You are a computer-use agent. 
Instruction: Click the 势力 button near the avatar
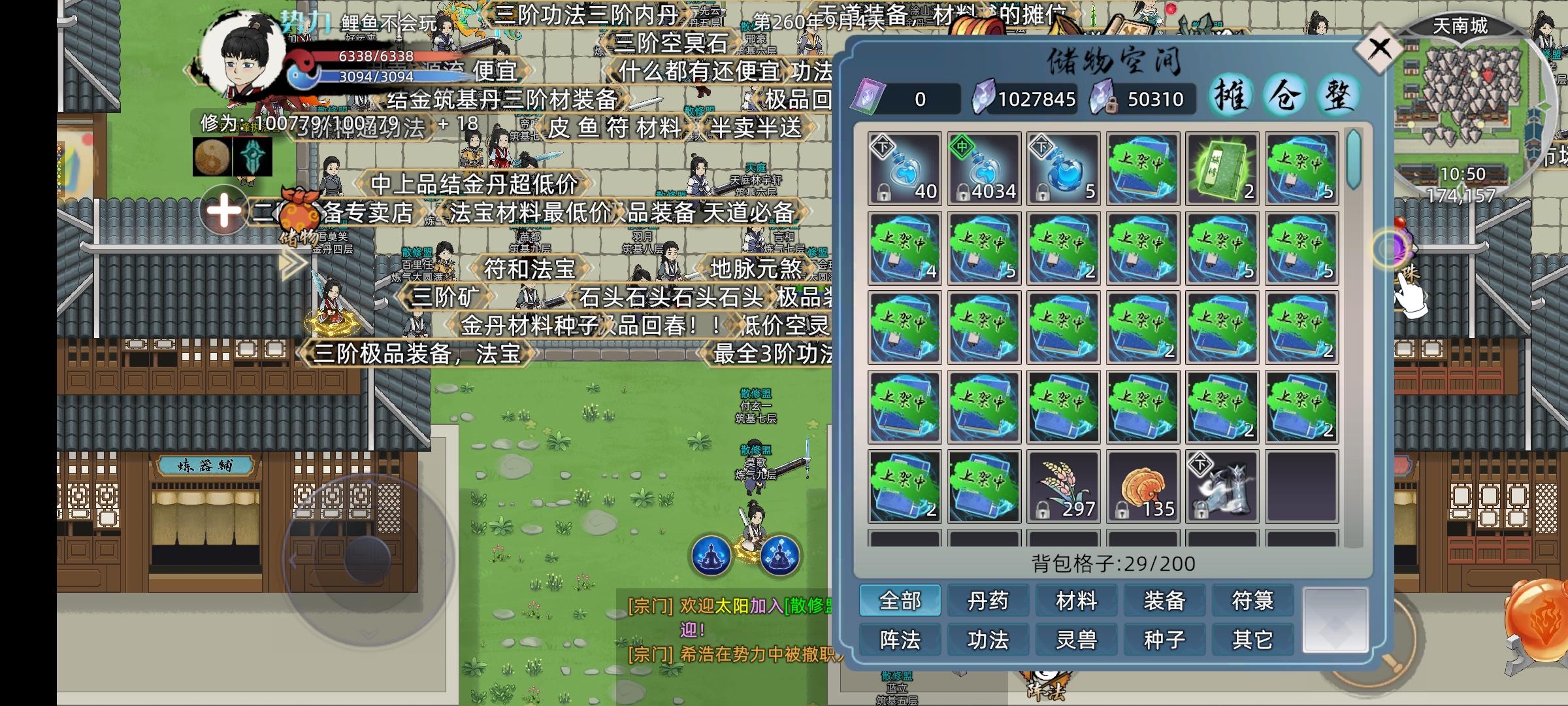coord(304,20)
